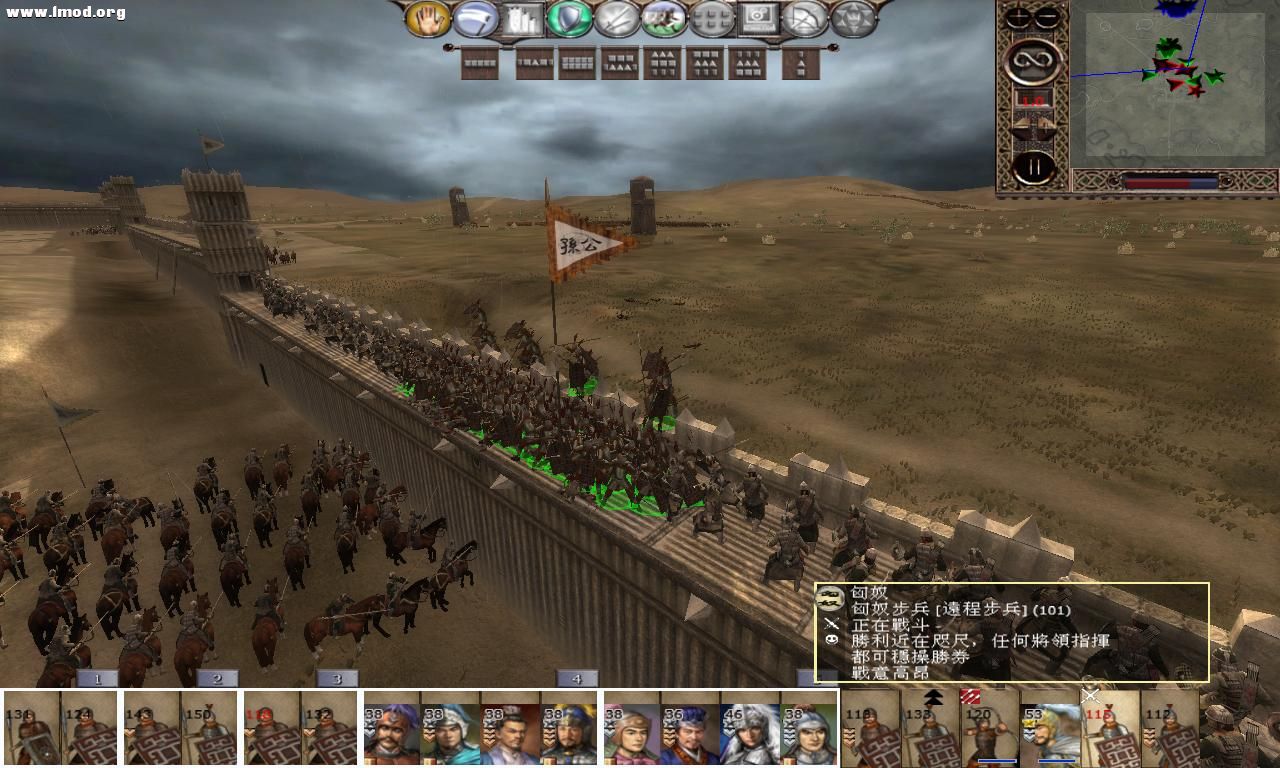Choose the single column formation banner
Viewport: 1280px width, 768px height.
pos(801,64)
